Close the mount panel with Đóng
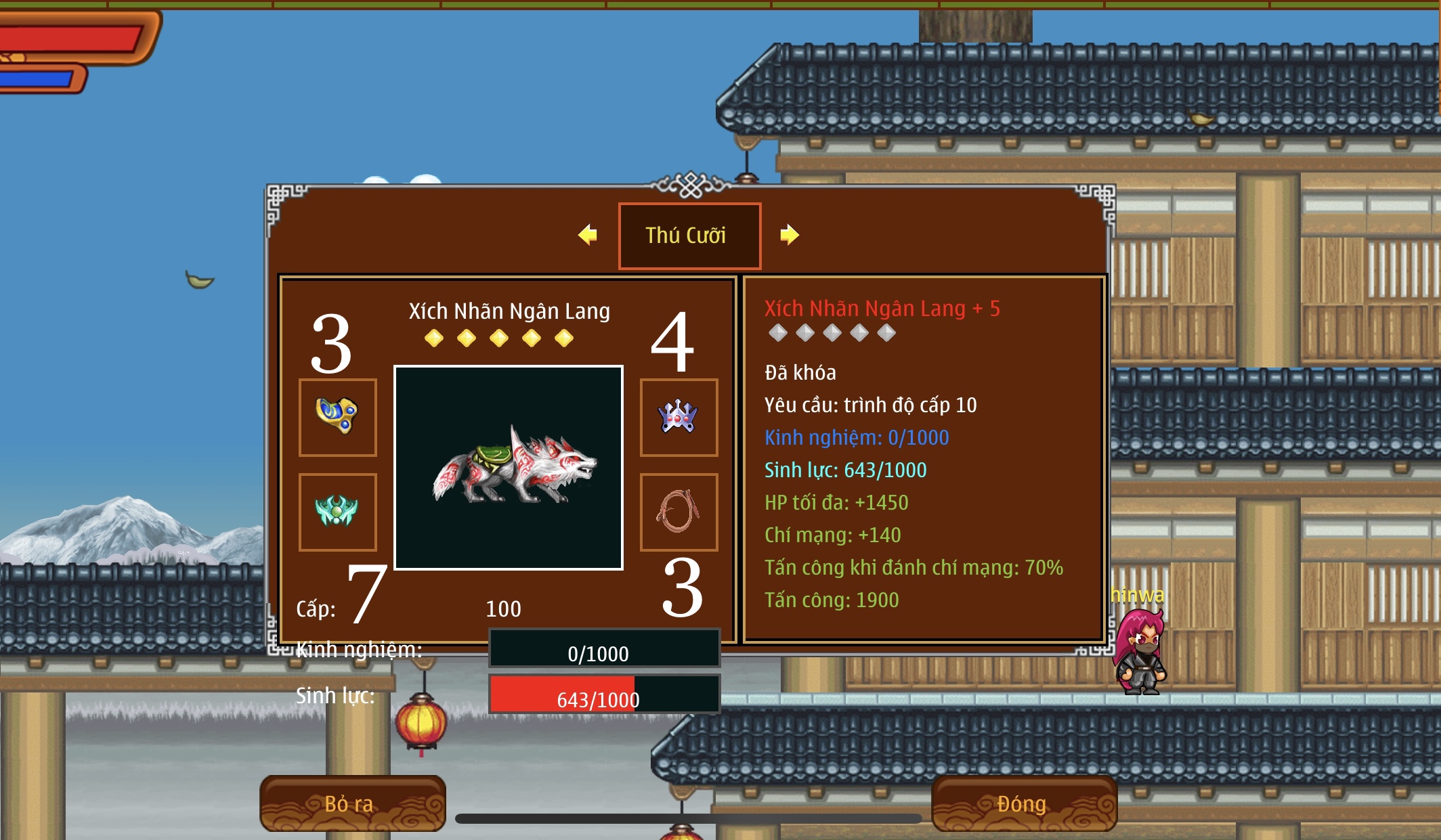The height and width of the screenshot is (840, 1441). tap(1023, 803)
